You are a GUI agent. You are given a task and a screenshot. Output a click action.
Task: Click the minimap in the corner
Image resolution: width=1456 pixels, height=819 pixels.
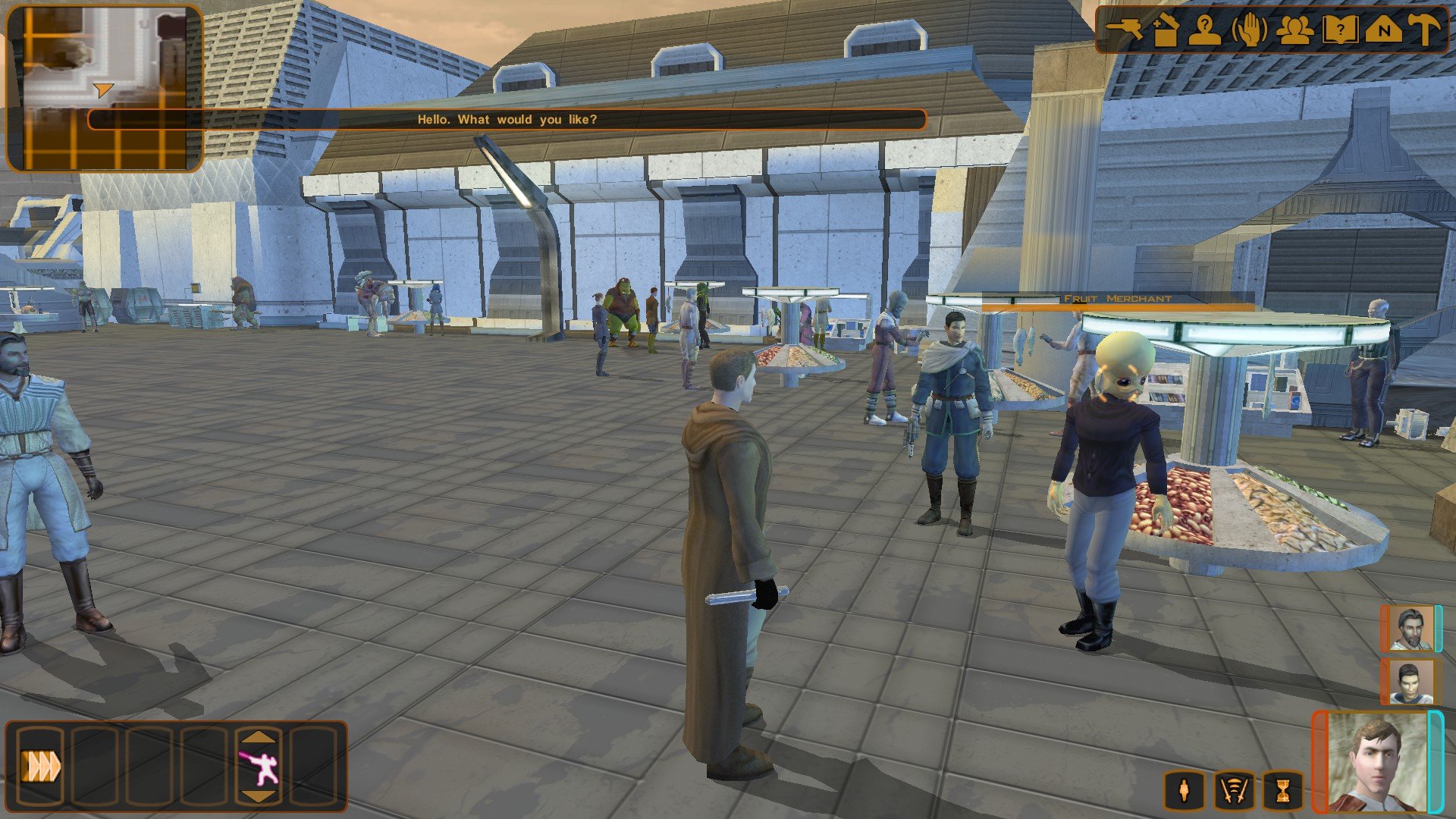click(x=105, y=87)
